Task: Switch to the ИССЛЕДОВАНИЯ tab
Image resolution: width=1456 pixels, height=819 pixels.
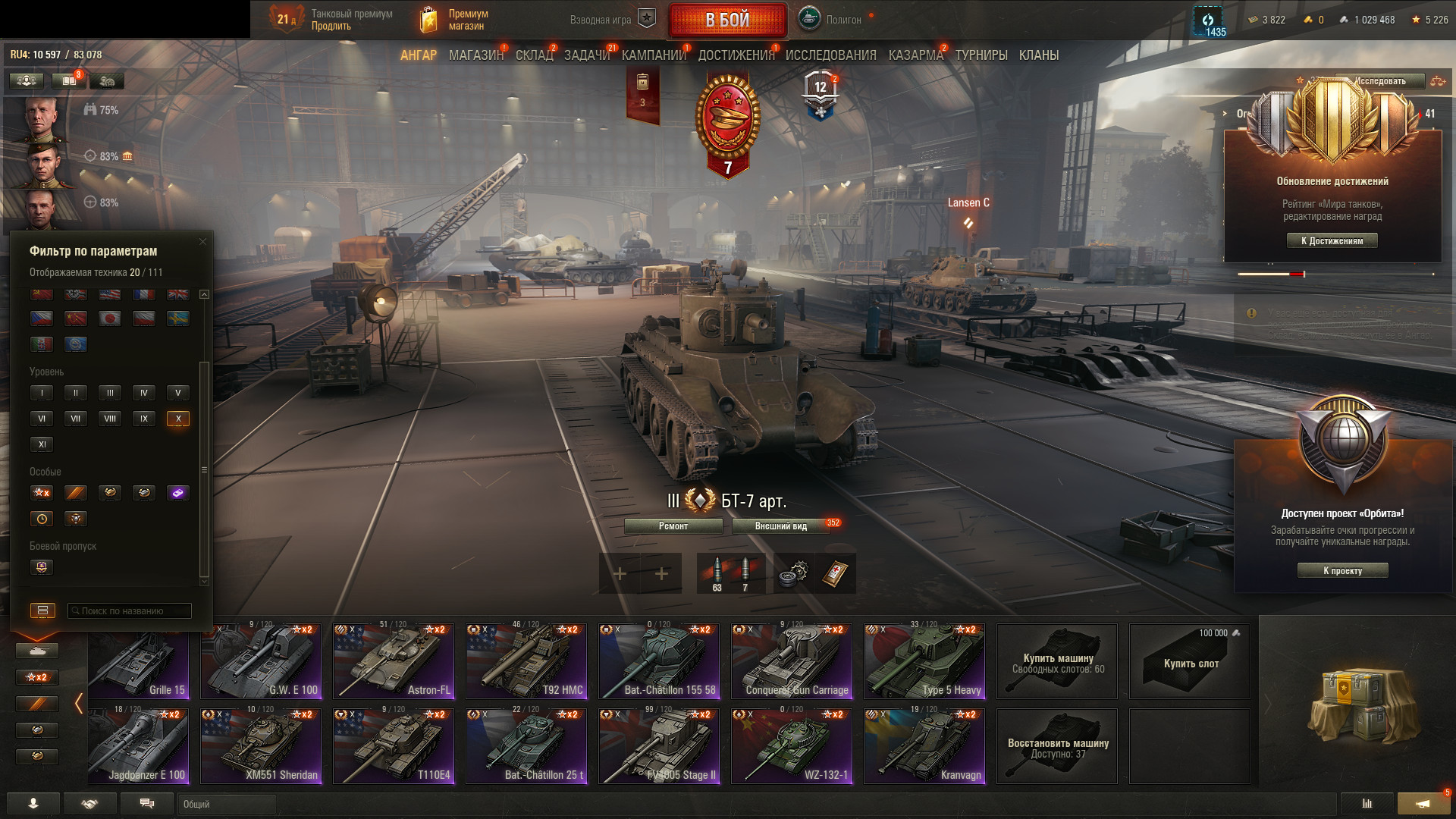Action: (x=830, y=55)
